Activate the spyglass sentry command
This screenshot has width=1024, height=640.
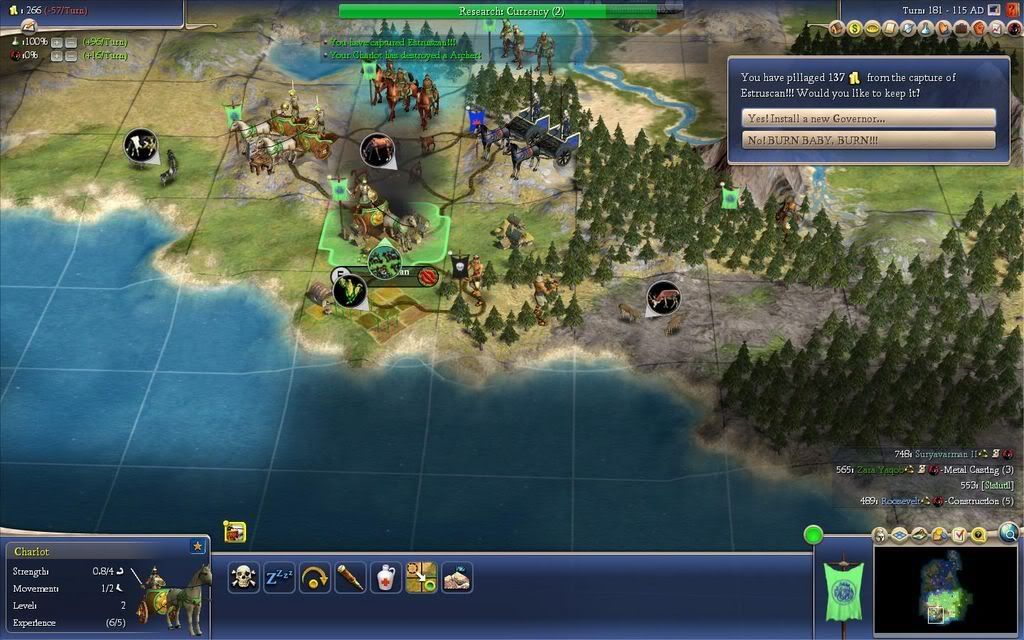(x=350, y=577)
